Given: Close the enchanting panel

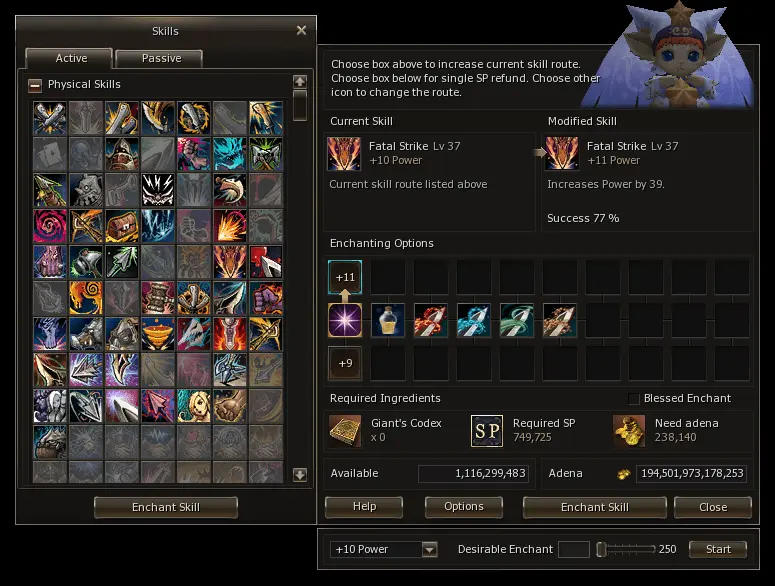Looking at the screenshot, I should (x=713, y=507).
